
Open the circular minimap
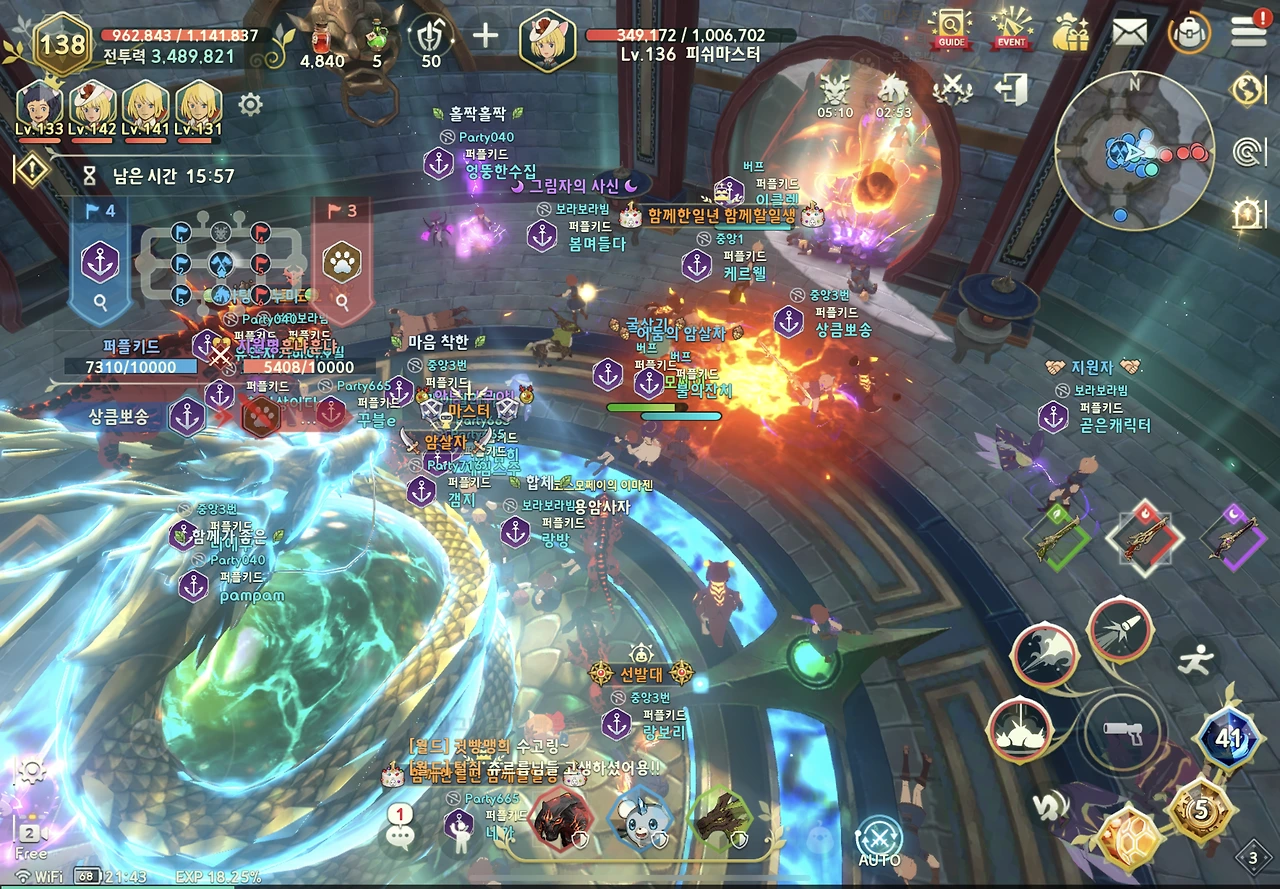click(x=1134, y=151)
